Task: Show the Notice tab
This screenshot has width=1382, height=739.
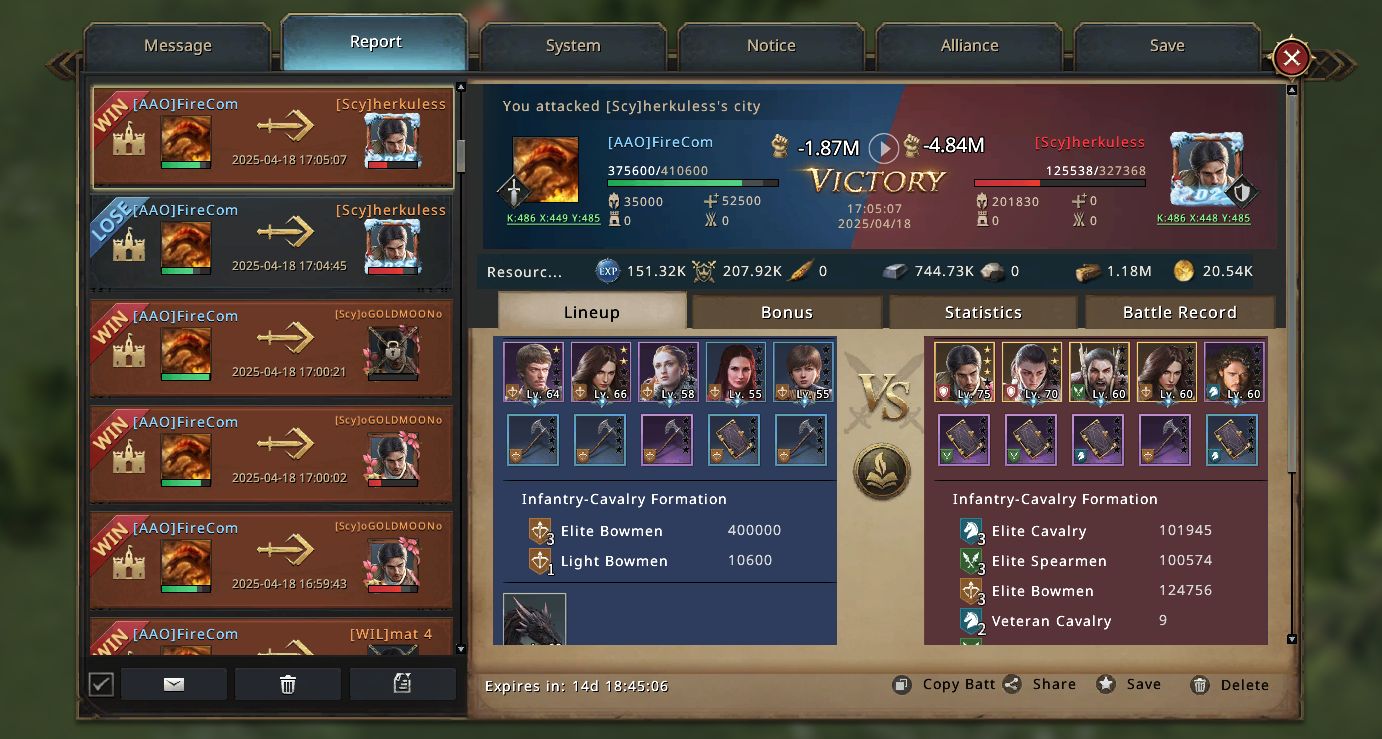Action: tap(771, 46)
